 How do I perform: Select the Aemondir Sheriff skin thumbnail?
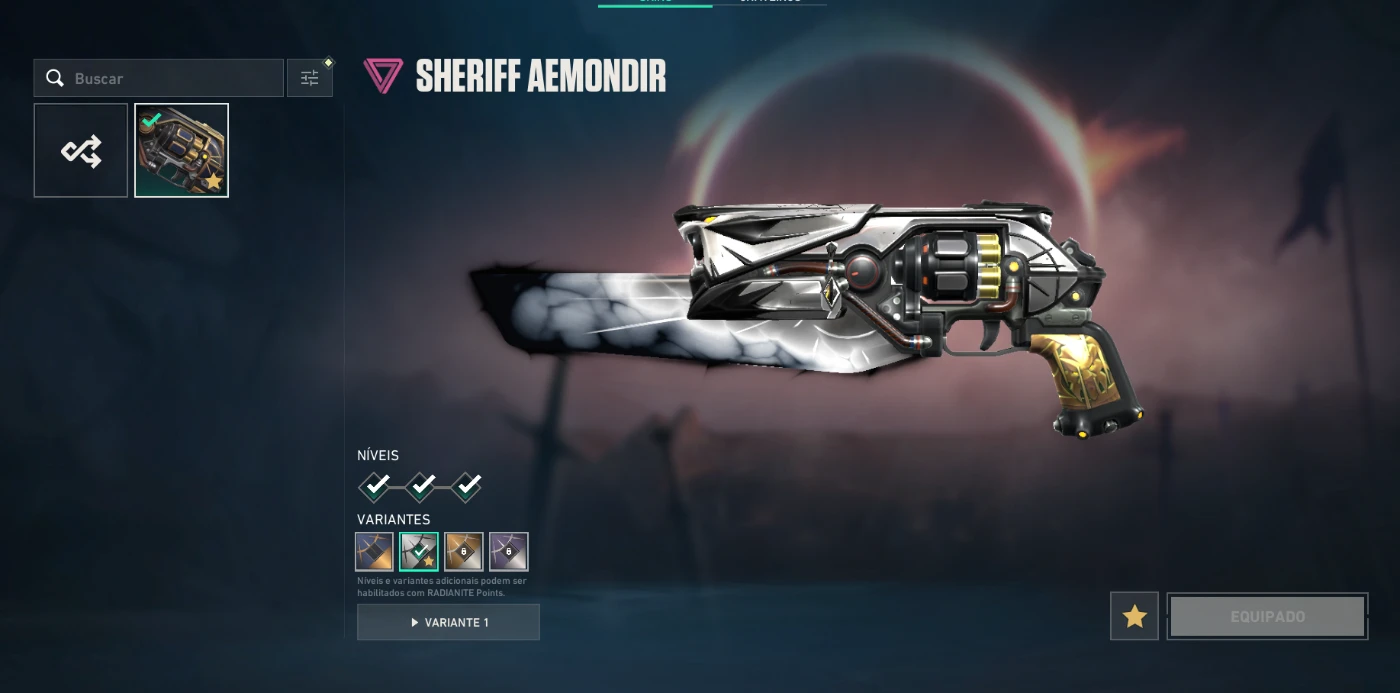coord(182,151)
